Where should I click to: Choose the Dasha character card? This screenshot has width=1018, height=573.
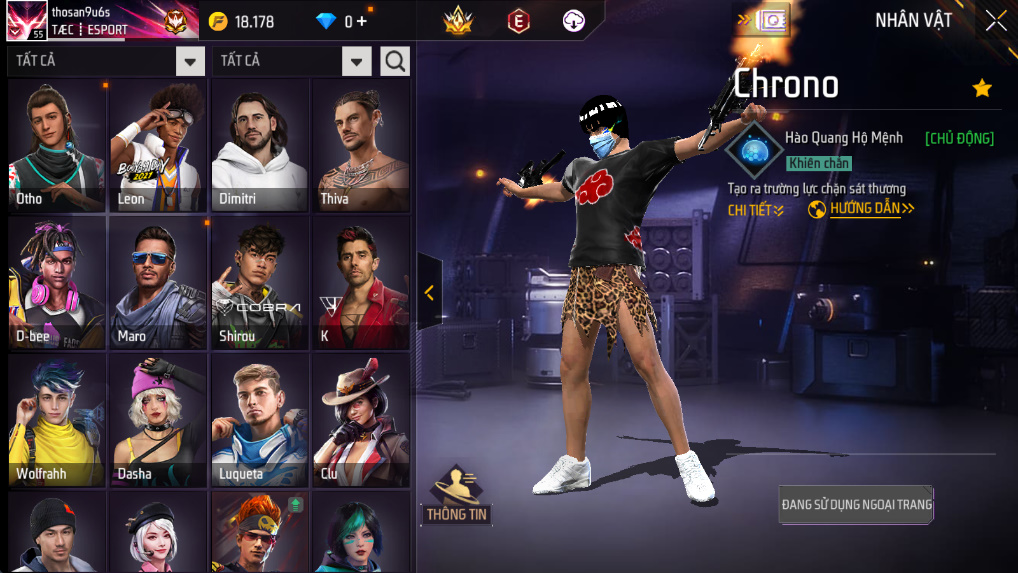[159, 420]
